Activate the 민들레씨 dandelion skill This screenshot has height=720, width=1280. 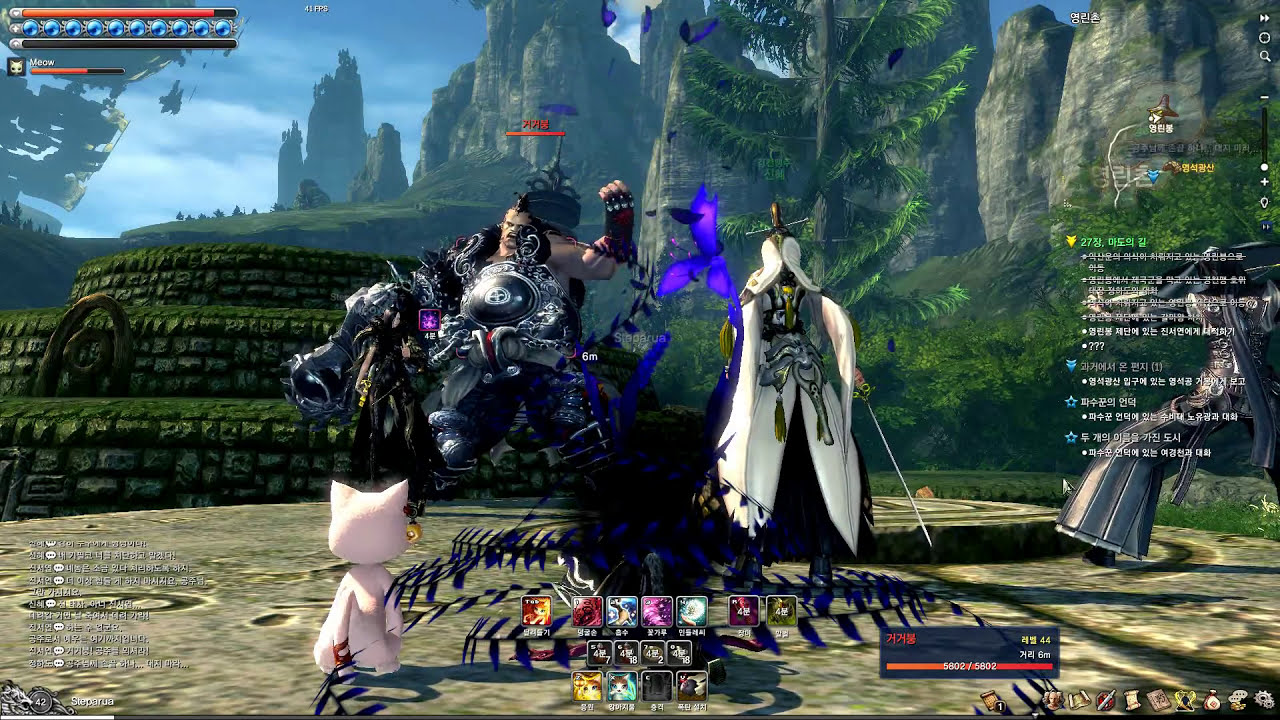(692, 611)
